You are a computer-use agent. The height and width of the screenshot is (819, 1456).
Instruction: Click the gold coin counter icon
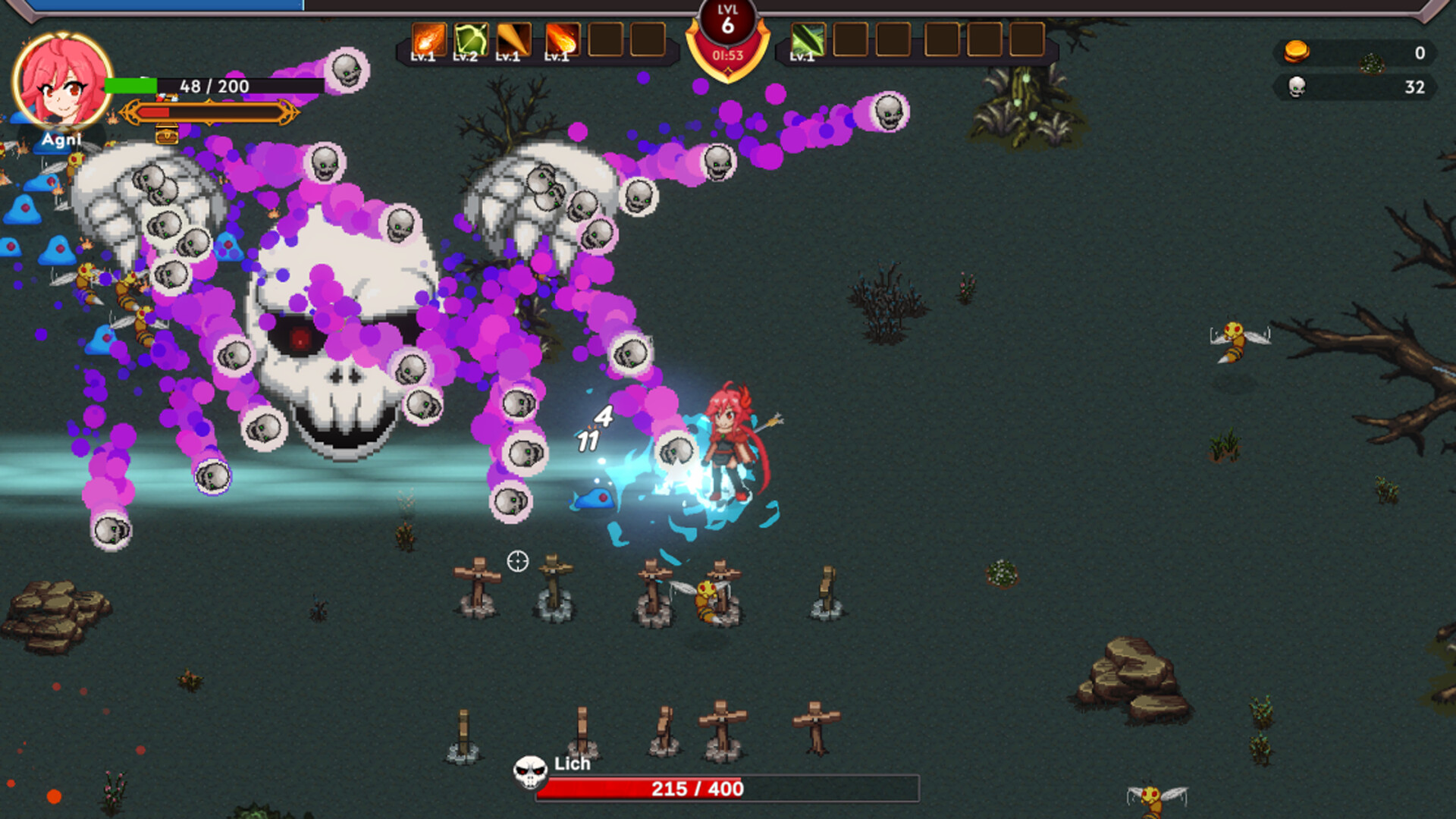1296,52
